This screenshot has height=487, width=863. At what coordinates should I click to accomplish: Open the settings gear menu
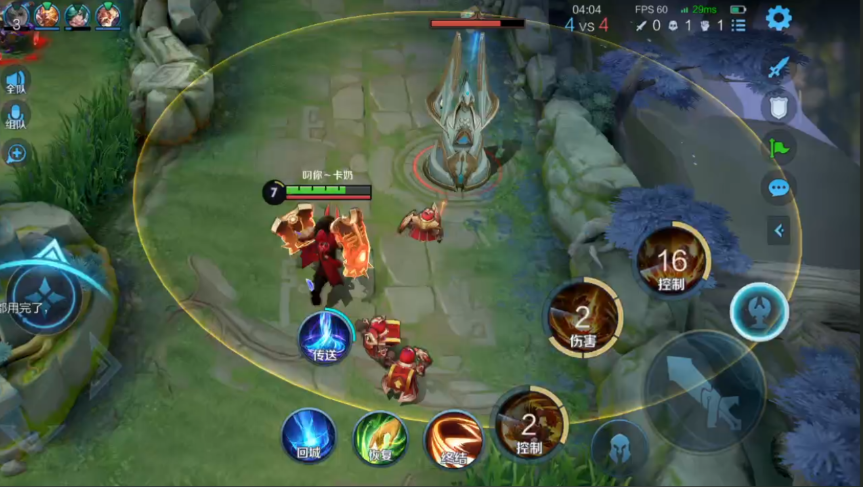(x=778, y=17)
